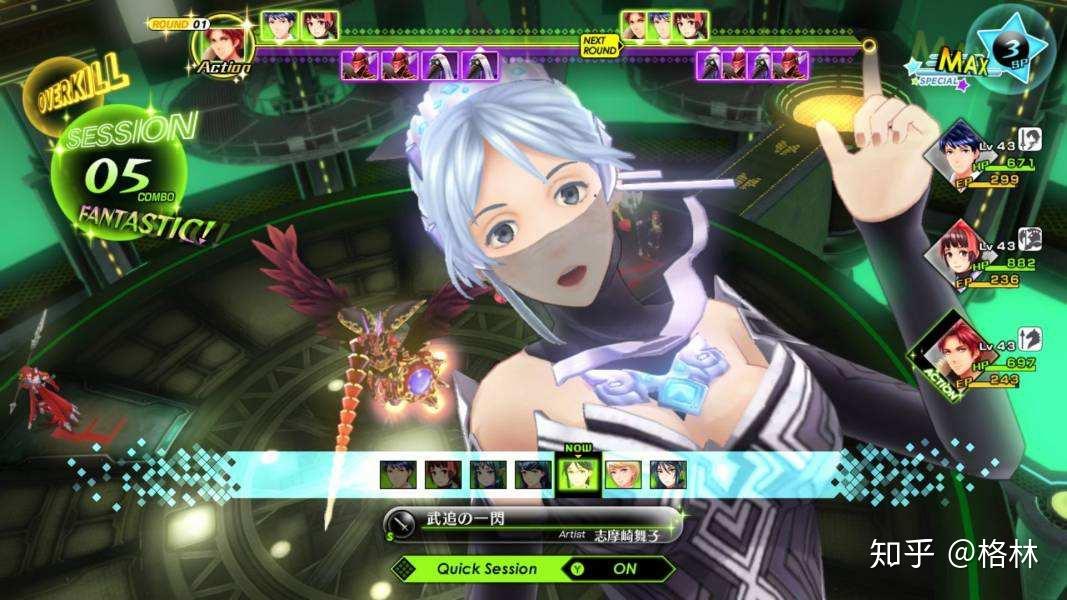Select the blue-haired boy in the session chain
1067x600 pixels.
click(396, 475)
